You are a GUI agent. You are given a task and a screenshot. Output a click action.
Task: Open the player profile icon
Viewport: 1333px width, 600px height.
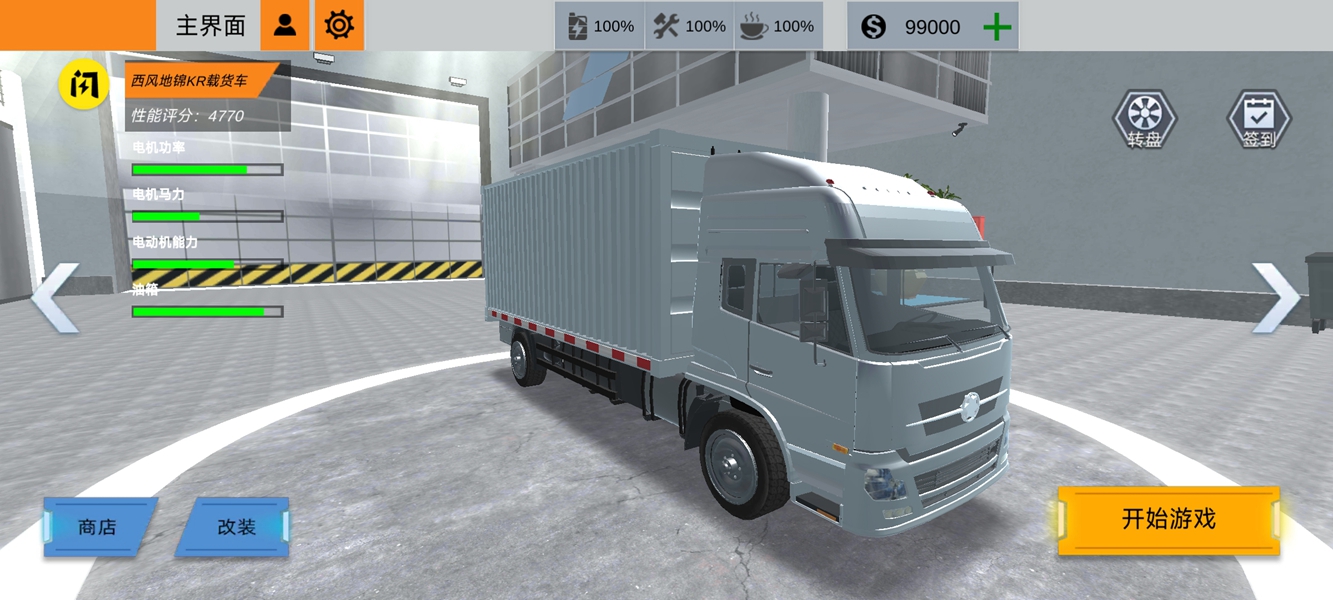(x=285, y=25)
